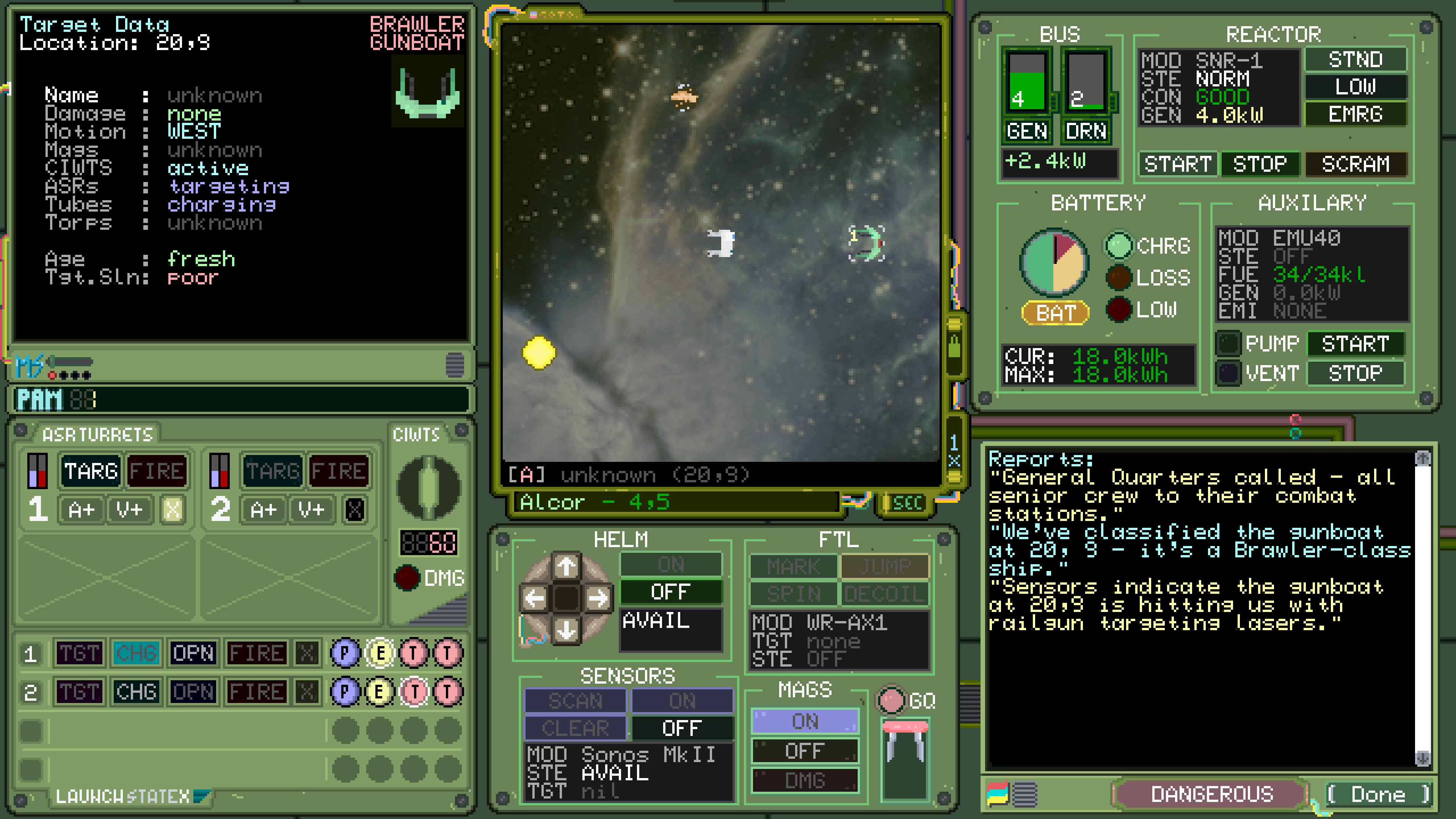Viewport: 1456px width, 819px height.
Task: Turn the MAGS system OFF
Action: 804,751
